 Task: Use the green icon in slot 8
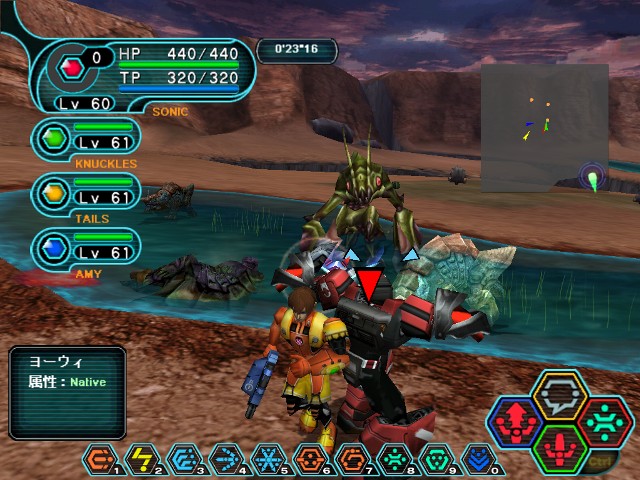point(395,459)
